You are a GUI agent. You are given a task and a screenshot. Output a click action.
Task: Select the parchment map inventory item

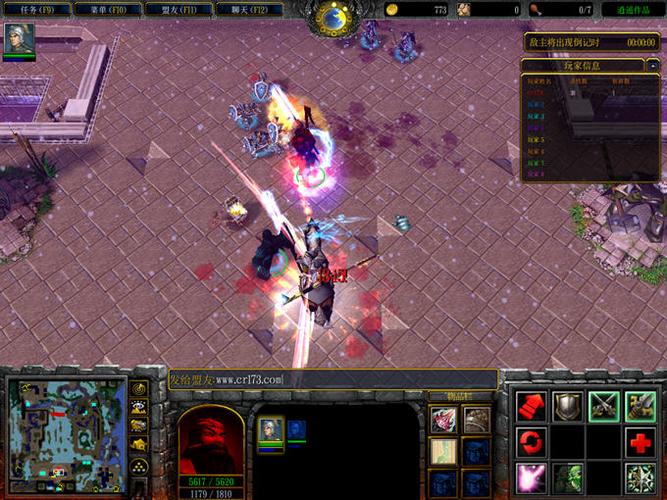tap(443, 452)
